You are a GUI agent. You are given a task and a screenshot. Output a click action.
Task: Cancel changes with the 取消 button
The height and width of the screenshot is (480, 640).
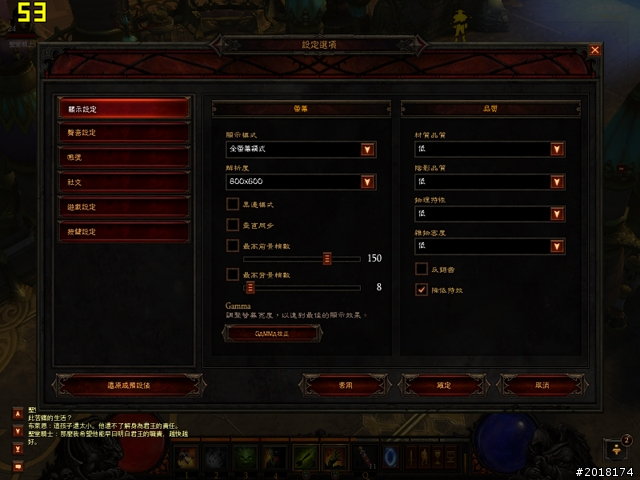coord(541,384)
